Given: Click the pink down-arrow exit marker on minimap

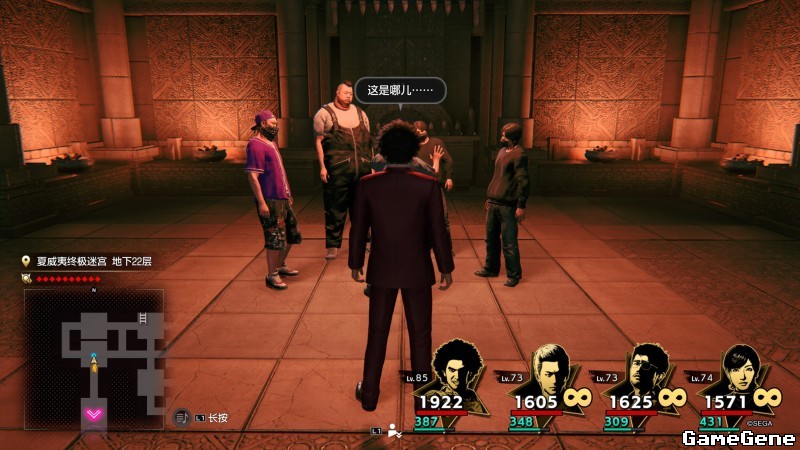Looking at the screenshot, I should (x=95, y=413).
